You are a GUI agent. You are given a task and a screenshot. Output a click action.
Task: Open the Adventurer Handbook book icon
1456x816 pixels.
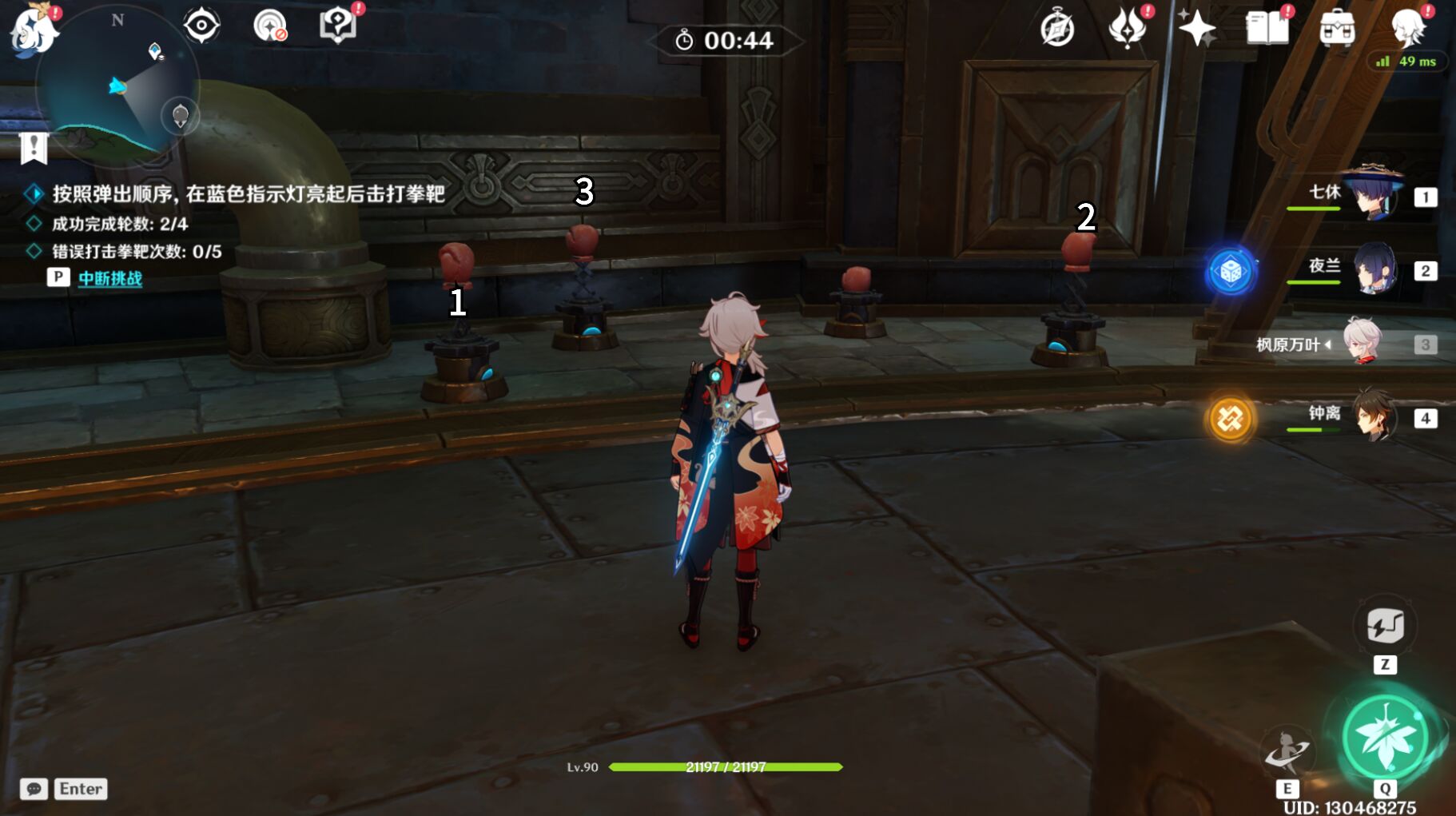(1271, 28)
